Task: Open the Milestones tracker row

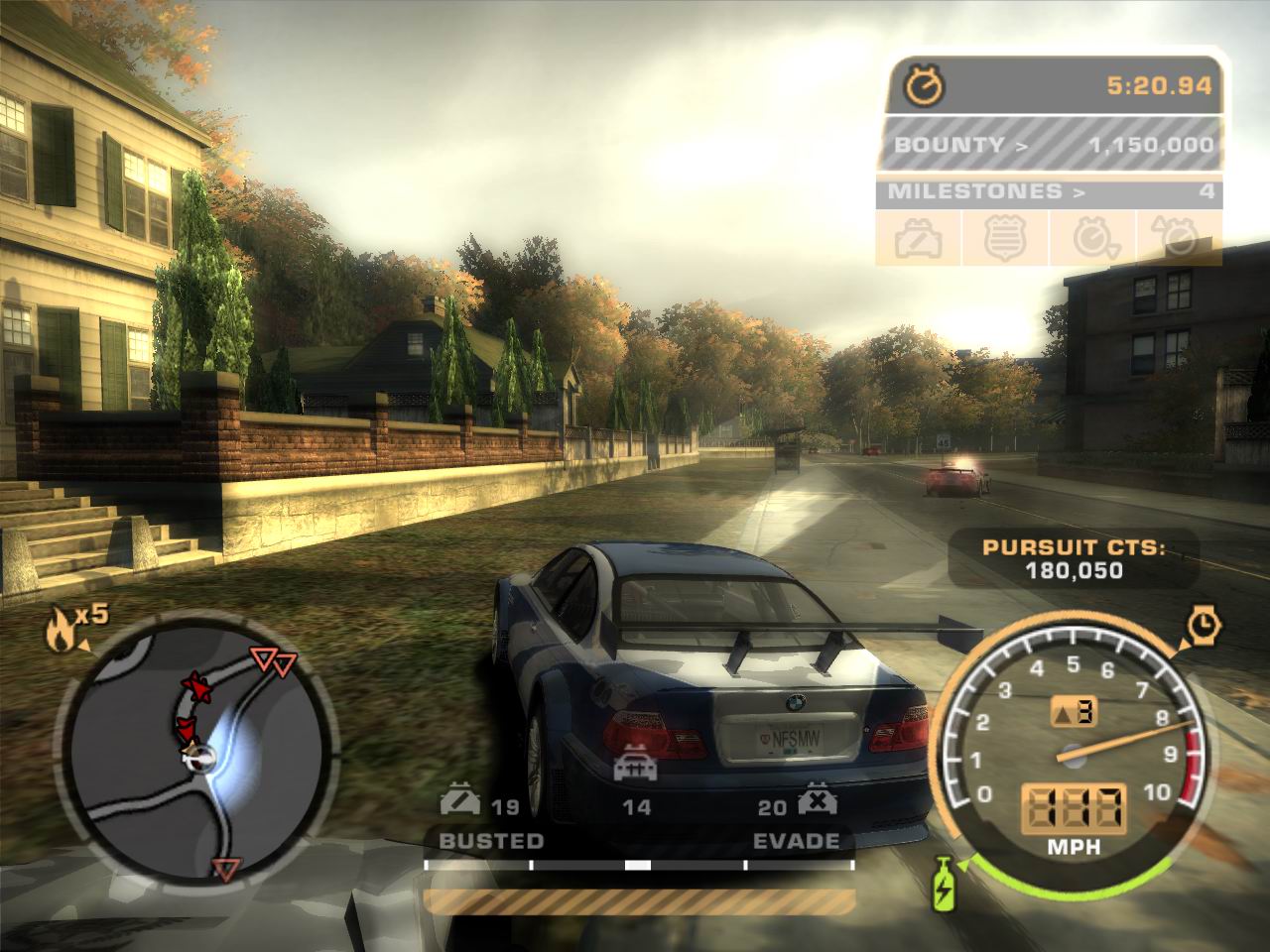Action: 1048,191
